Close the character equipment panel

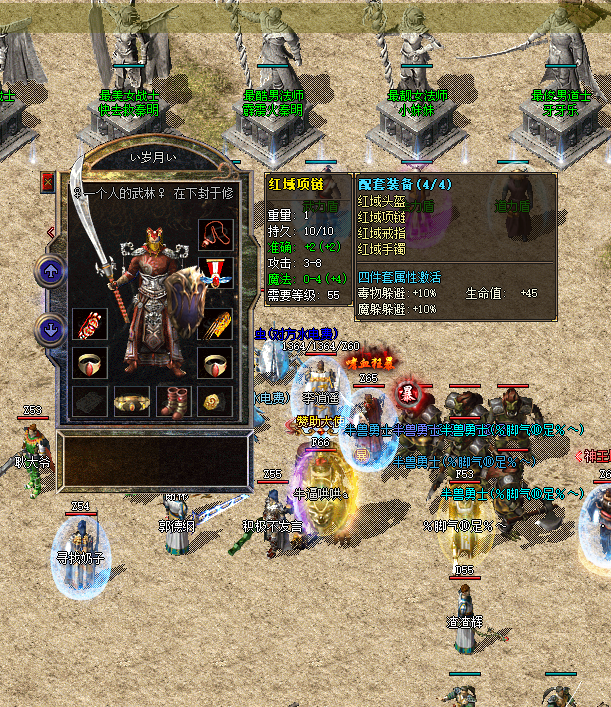click(48, 182)
